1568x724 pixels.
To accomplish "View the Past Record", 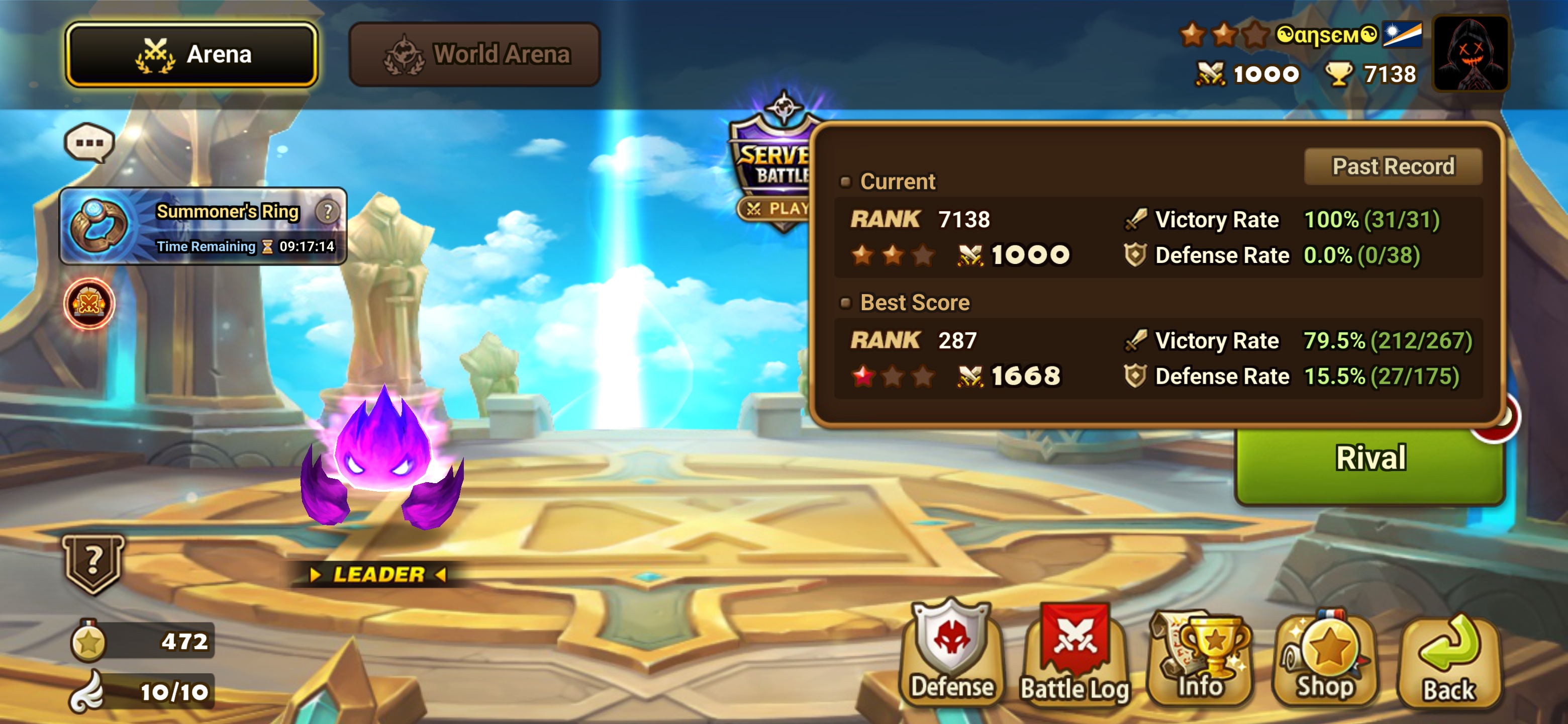I will point(1392,166).
